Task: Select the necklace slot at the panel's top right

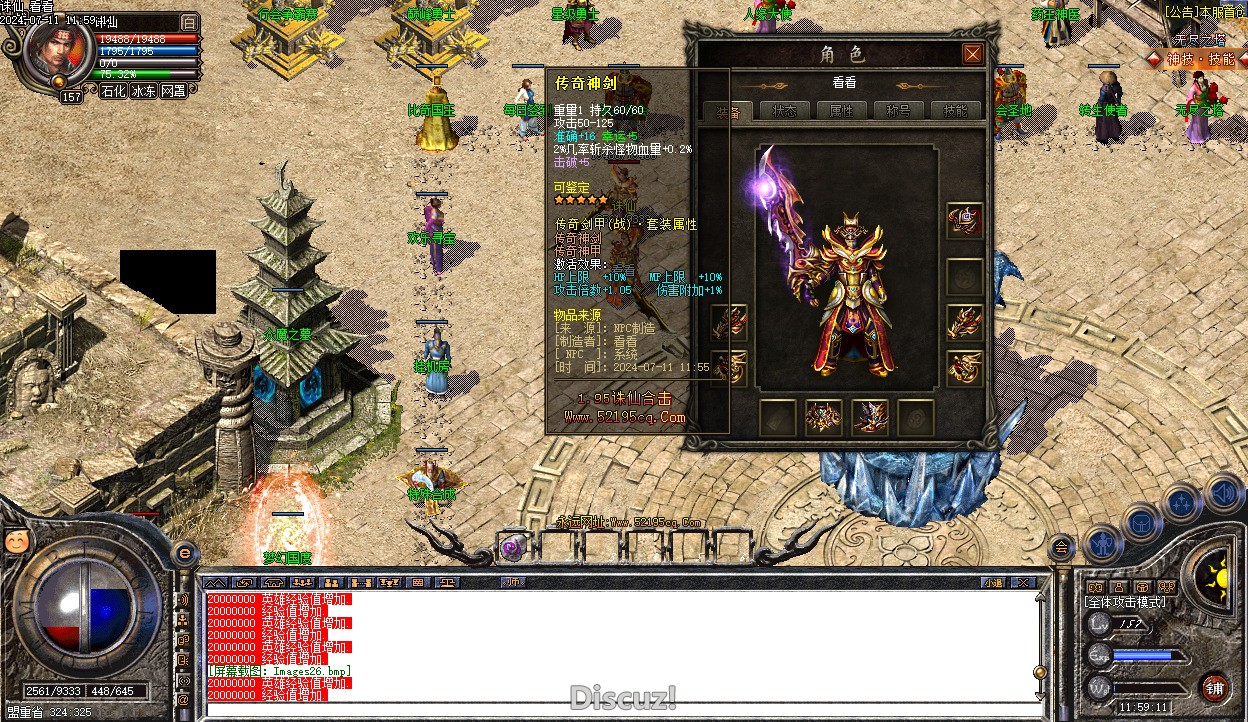Action: point(964,222)
